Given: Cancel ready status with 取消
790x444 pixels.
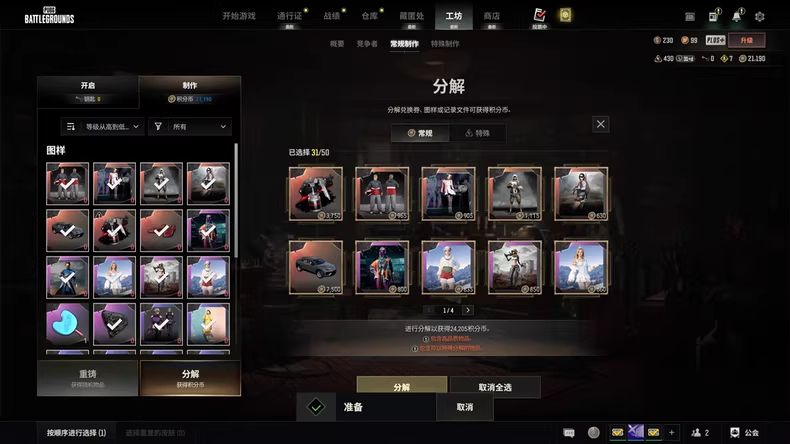Looking at the screenshot, I should coord(464,407).
